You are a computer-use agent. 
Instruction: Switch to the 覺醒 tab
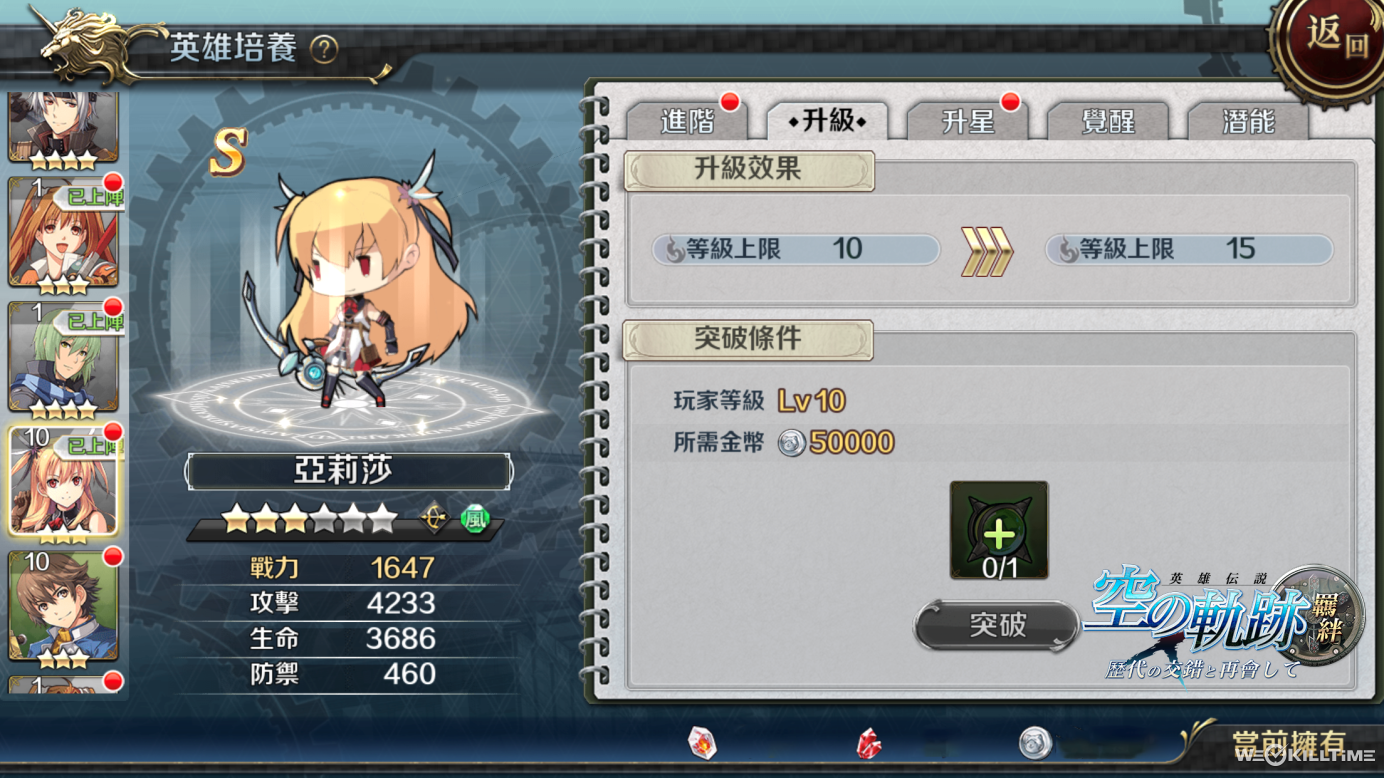click(x=1108, y=121)
